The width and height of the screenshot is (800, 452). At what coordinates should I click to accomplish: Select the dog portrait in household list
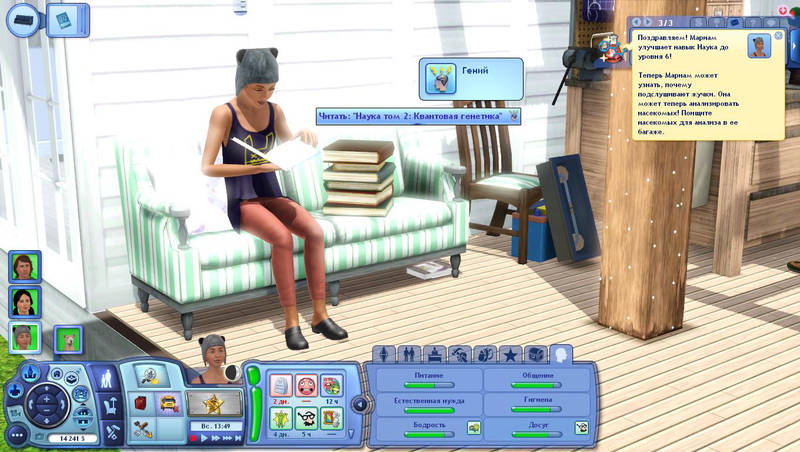68,342
